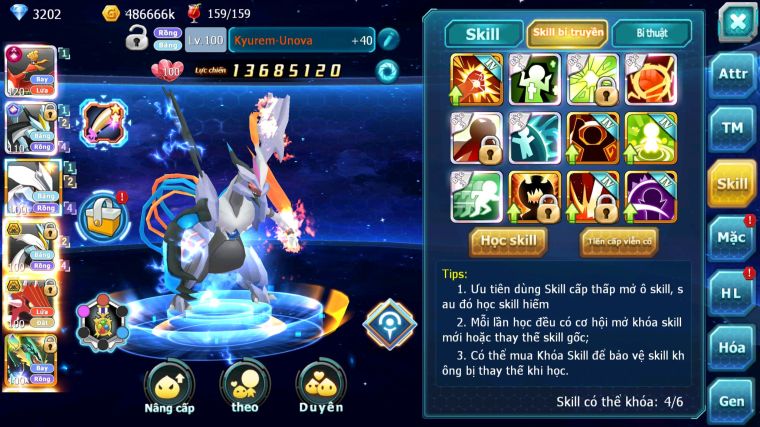This screenshot has height=427, width=760.
Task: Switch to the TM side tab
Action: click(732, 128)
